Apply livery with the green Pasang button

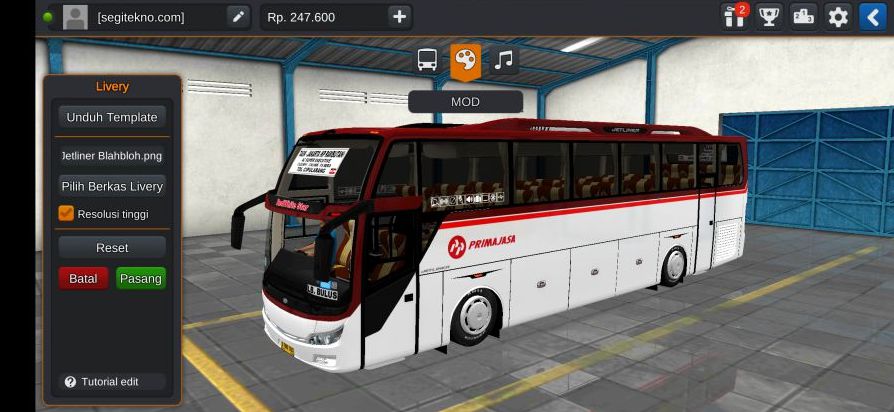point(141,279)
